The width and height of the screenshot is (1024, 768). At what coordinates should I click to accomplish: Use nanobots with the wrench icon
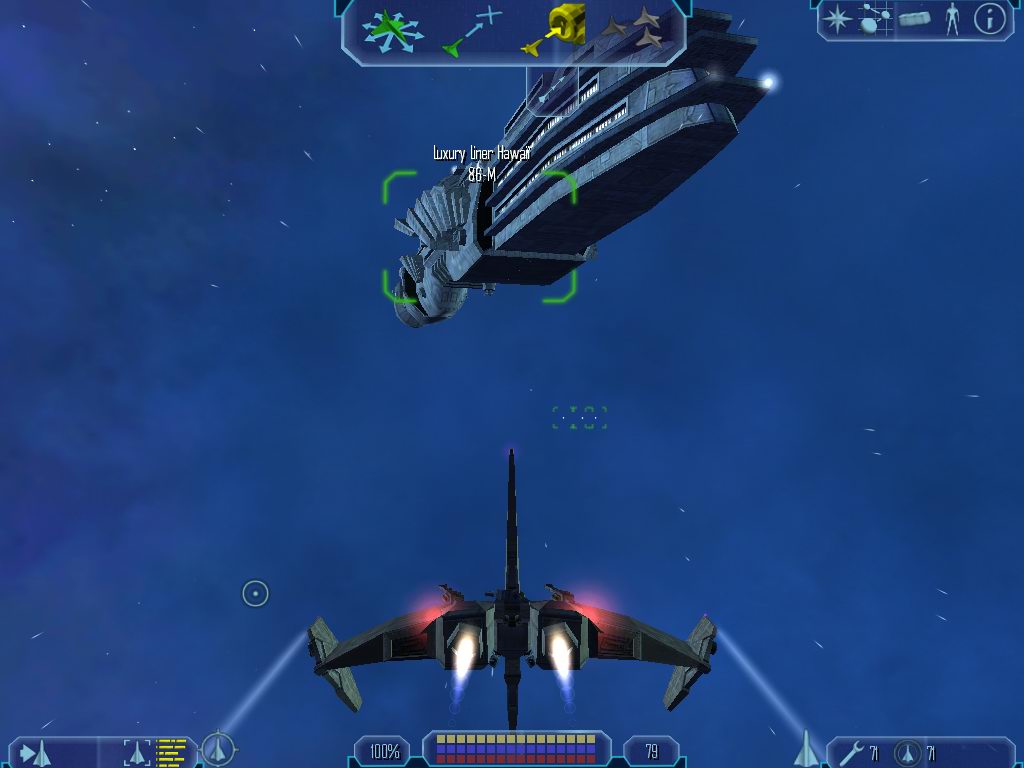tap(852, 752)
